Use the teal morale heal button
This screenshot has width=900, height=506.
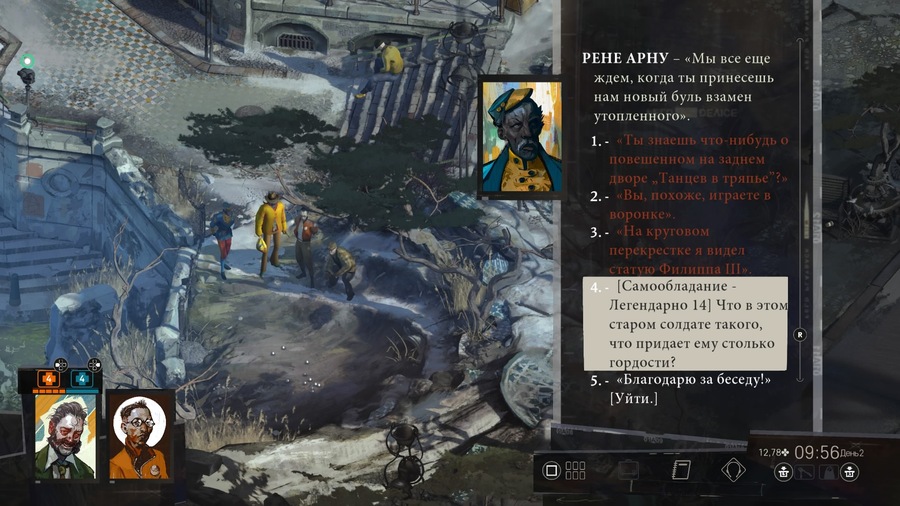click(x=81, y=379)
